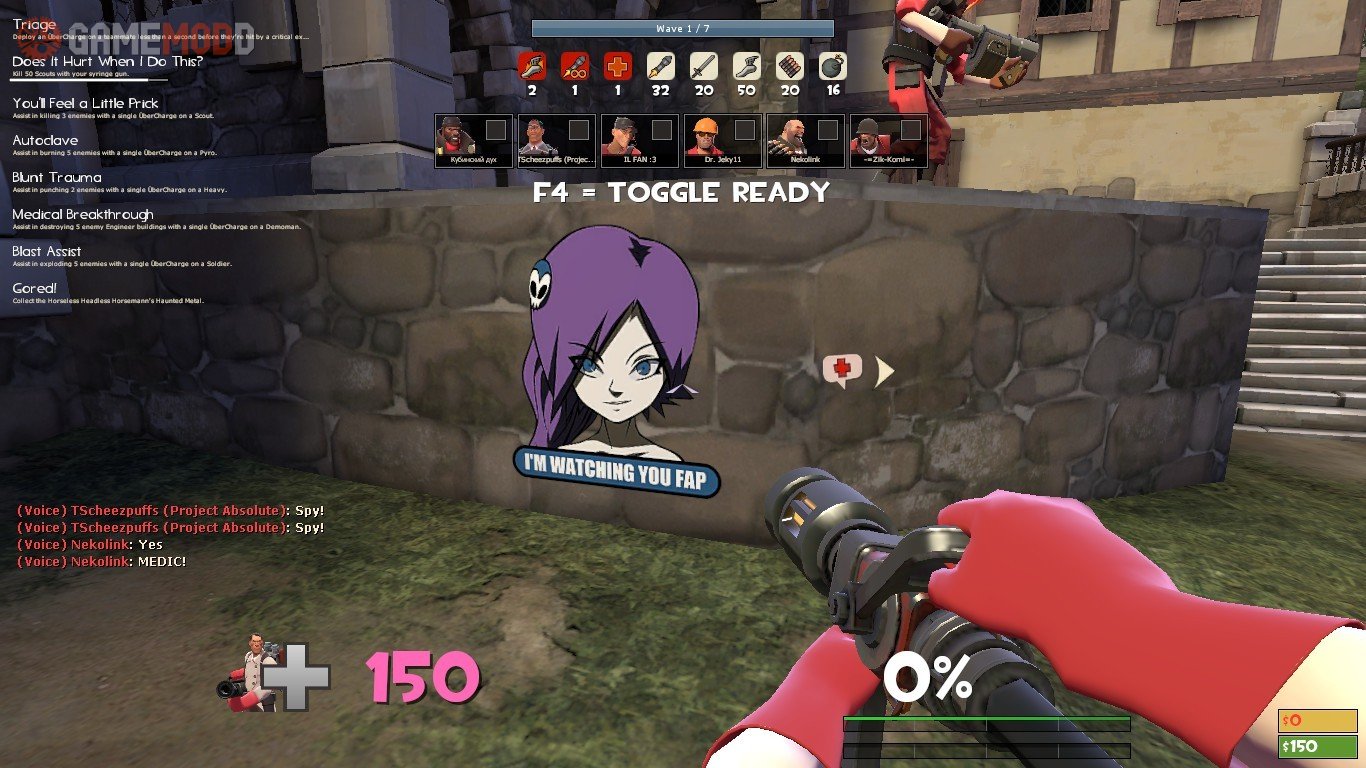Open the Medical Breakthrough achievement entry

(x=83, y=215)
